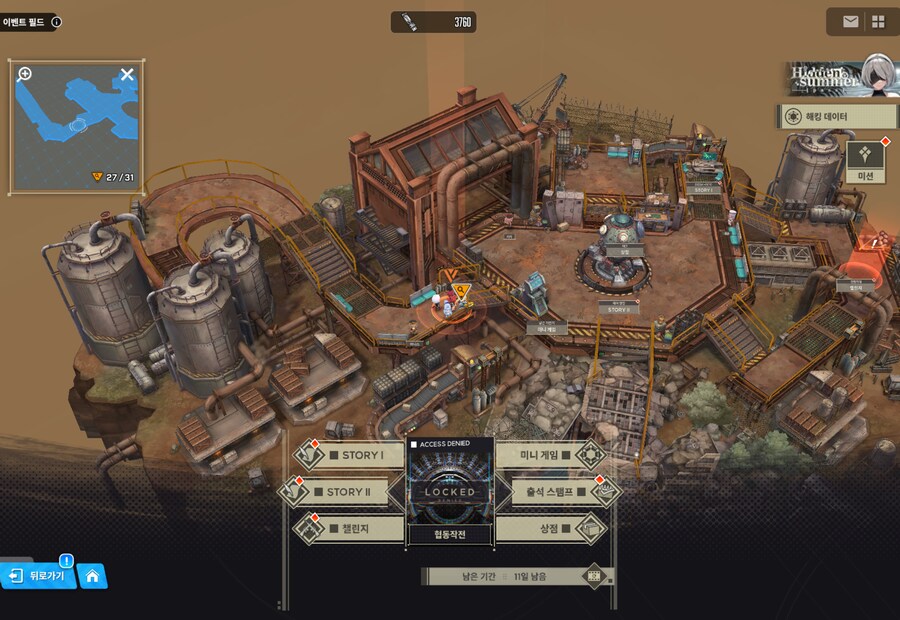Click the Hidden Summer event banner

838,78
